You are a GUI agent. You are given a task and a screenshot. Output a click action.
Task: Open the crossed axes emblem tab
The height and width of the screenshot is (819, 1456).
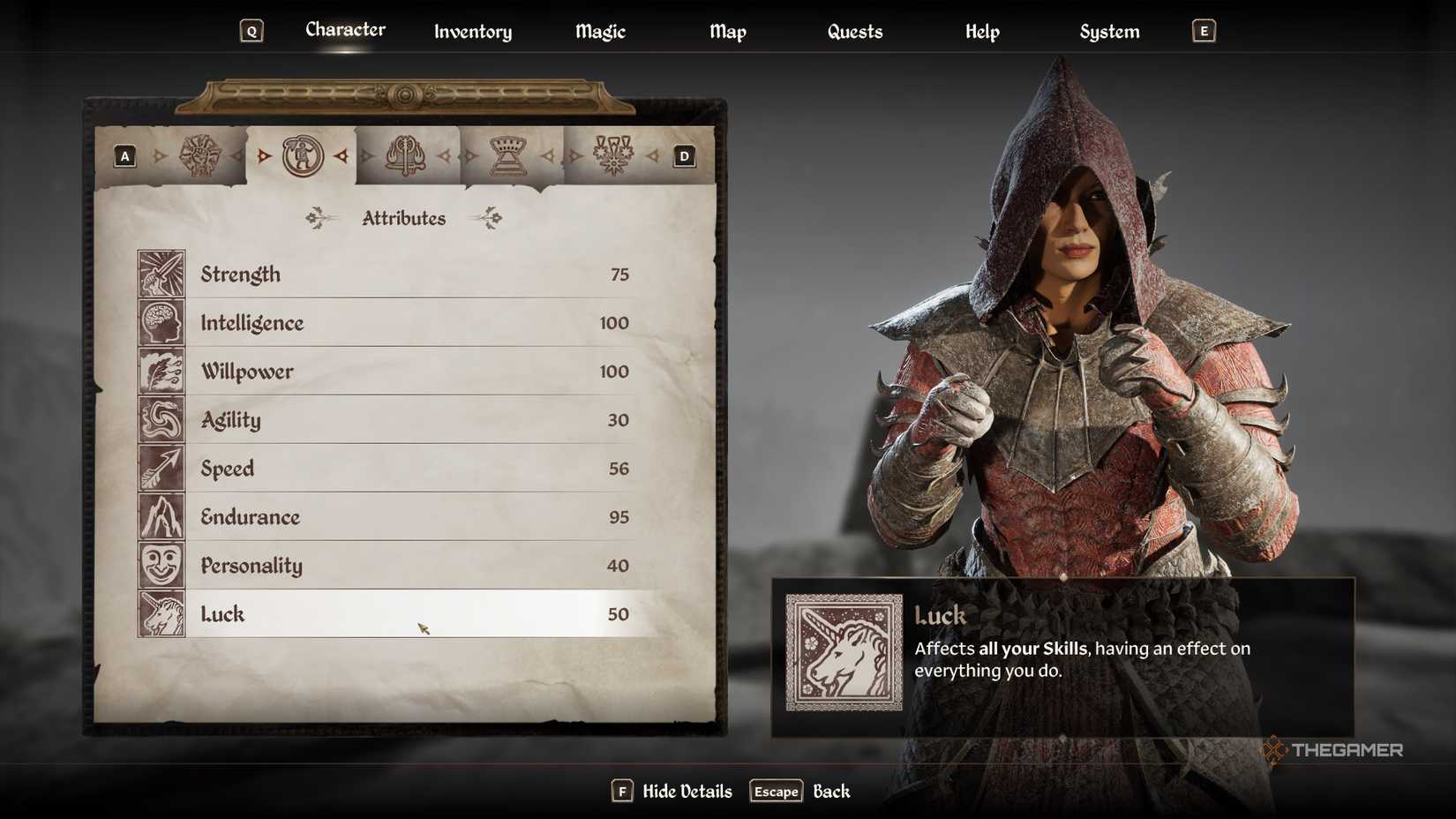point(407,154)
